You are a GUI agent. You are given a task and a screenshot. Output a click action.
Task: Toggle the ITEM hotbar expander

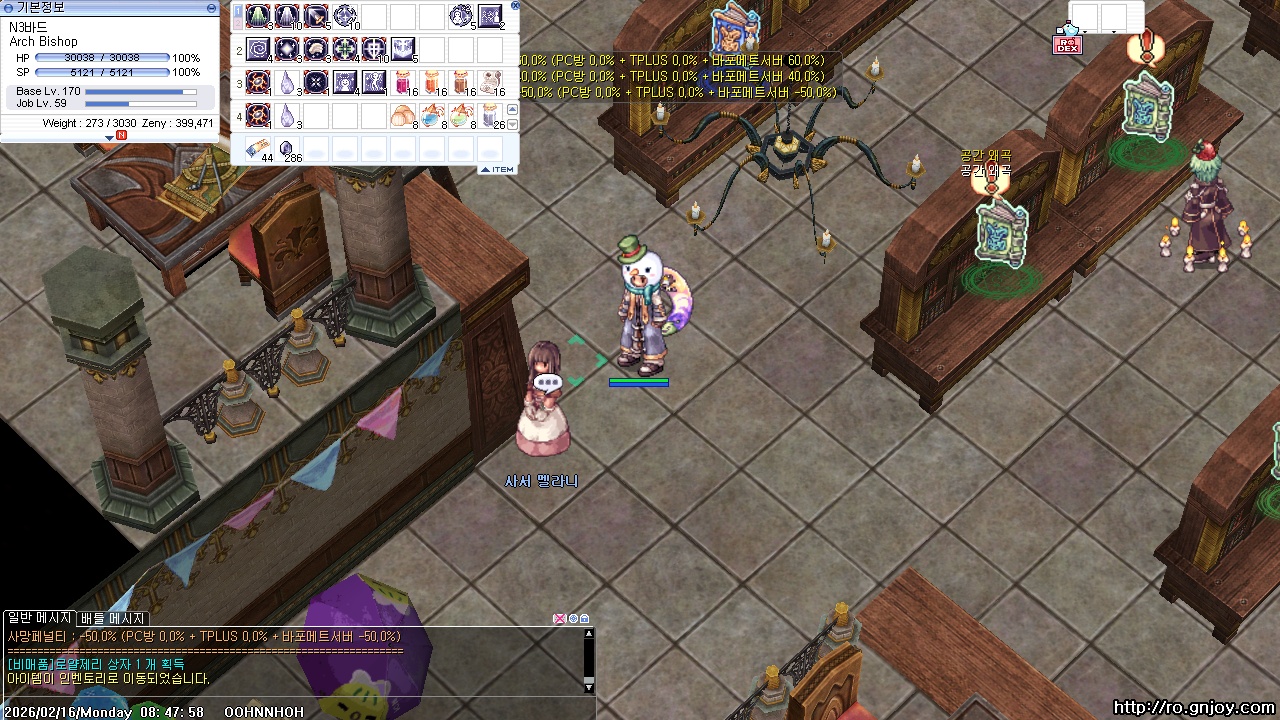pyautogui.click(x=497, y=170)
